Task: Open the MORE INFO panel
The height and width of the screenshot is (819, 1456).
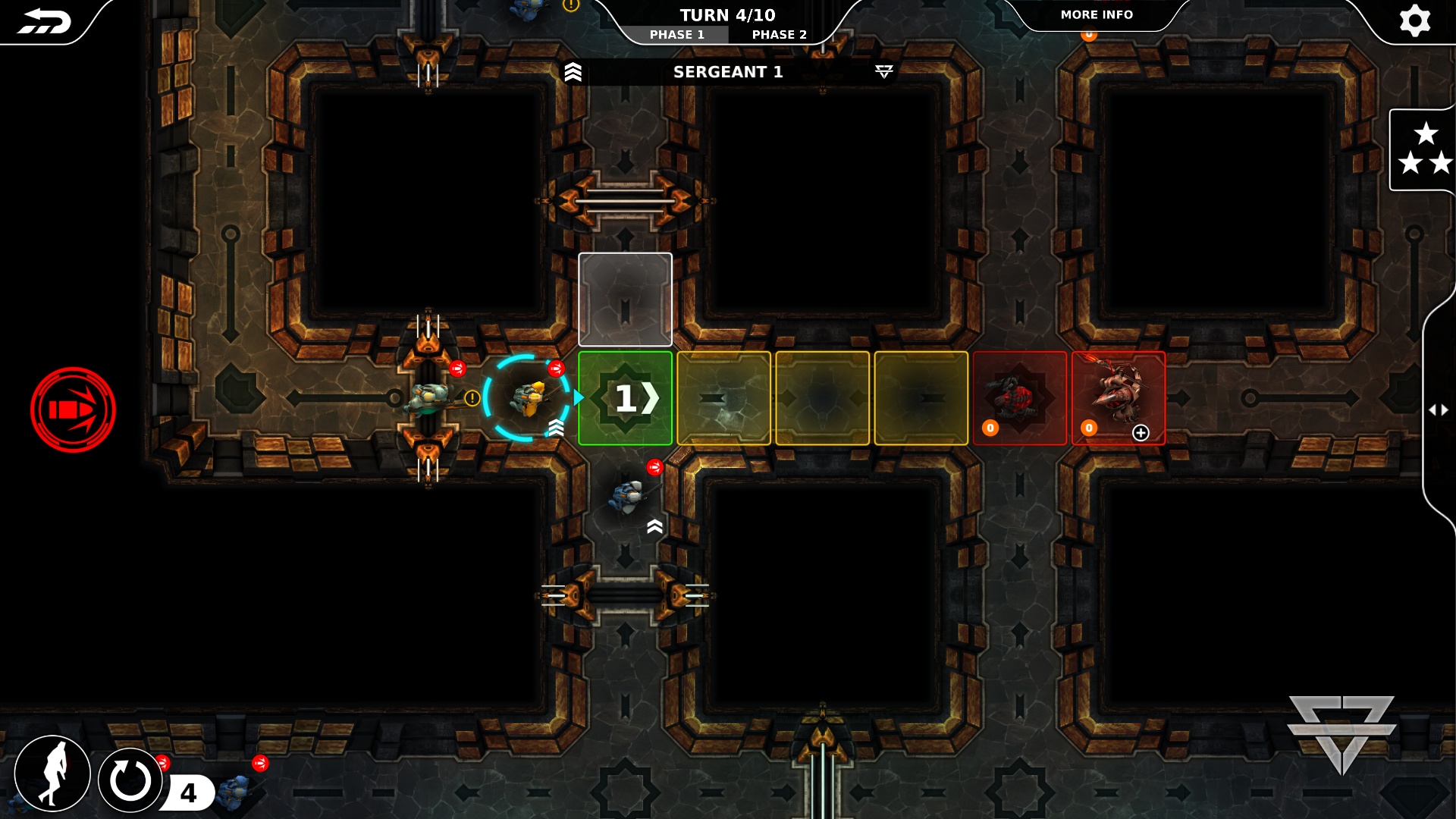Action: point(1097,14)
